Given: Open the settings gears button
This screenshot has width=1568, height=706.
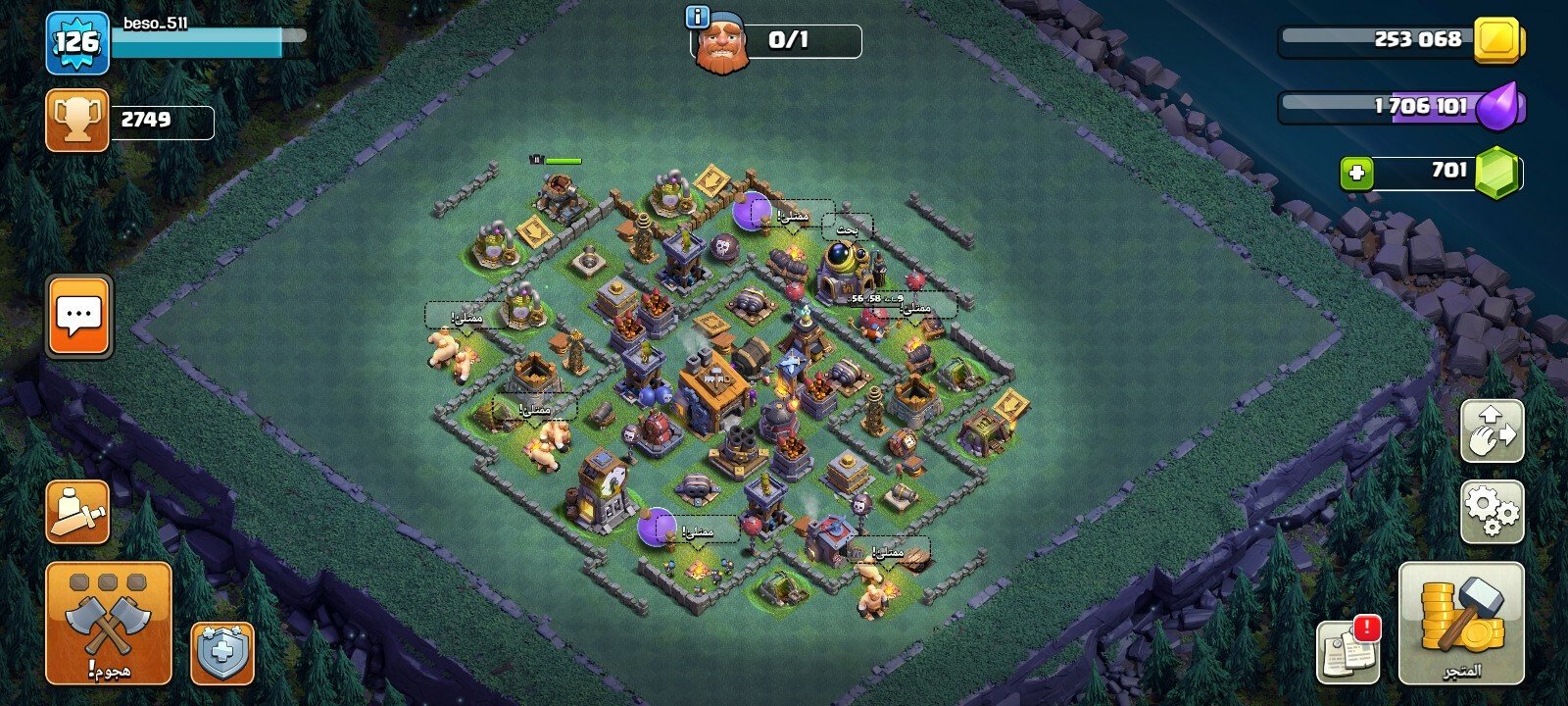Looking at the screenshot, I should 1492,512.
